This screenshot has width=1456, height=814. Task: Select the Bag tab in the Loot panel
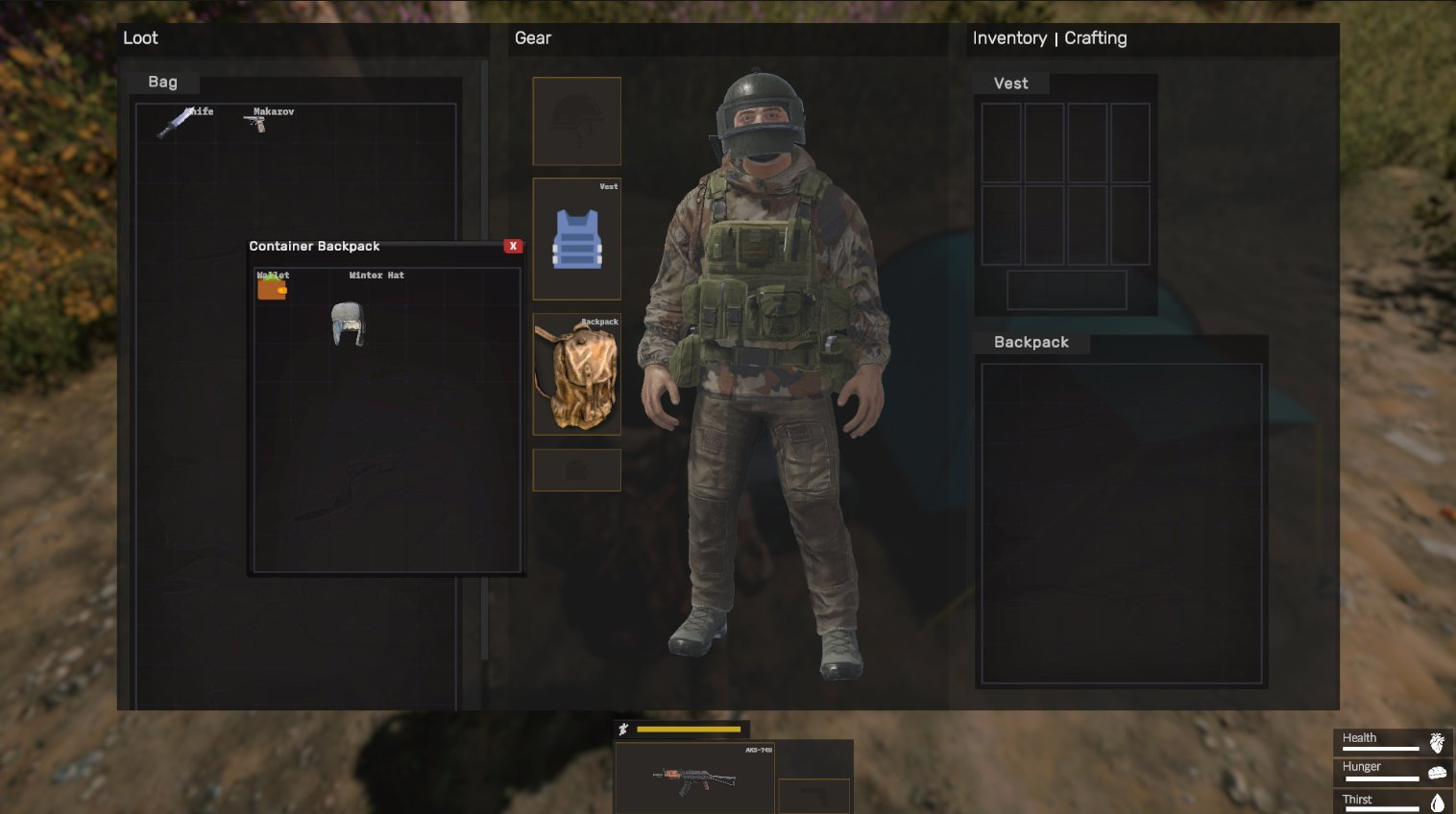(x=161, y=83)
